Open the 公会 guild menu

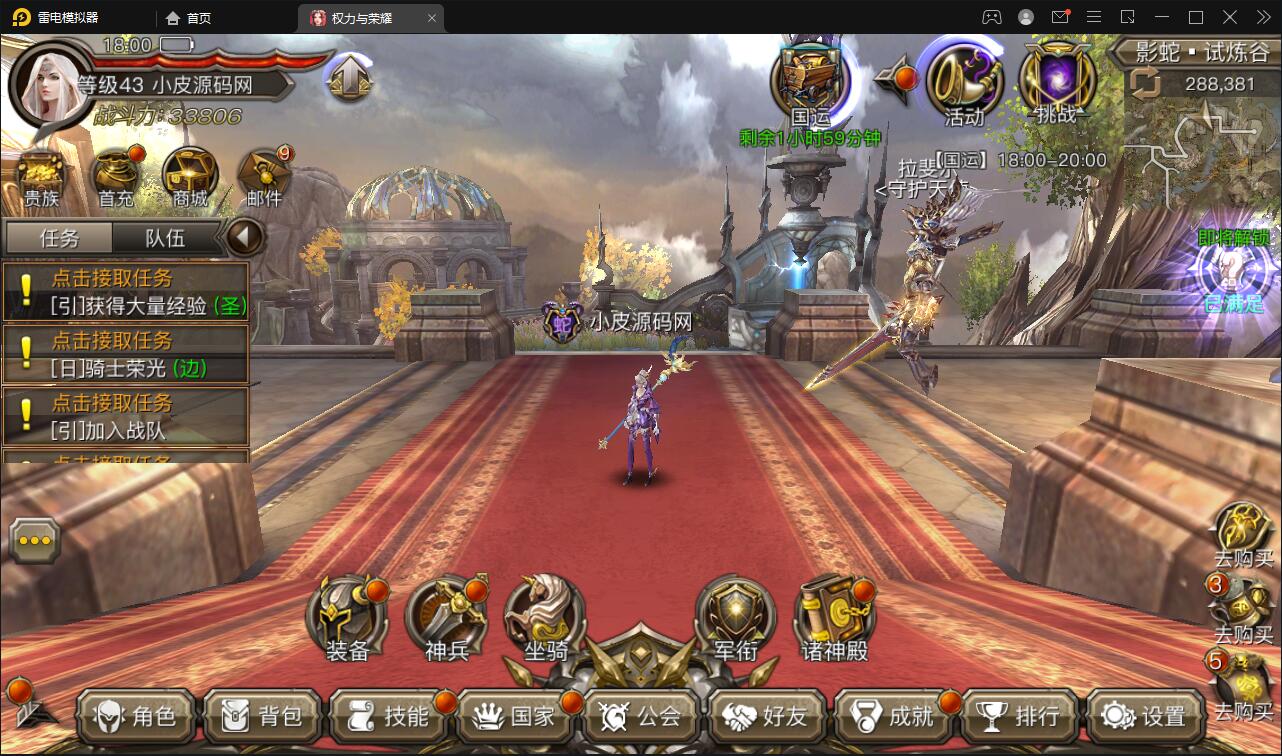641,715
